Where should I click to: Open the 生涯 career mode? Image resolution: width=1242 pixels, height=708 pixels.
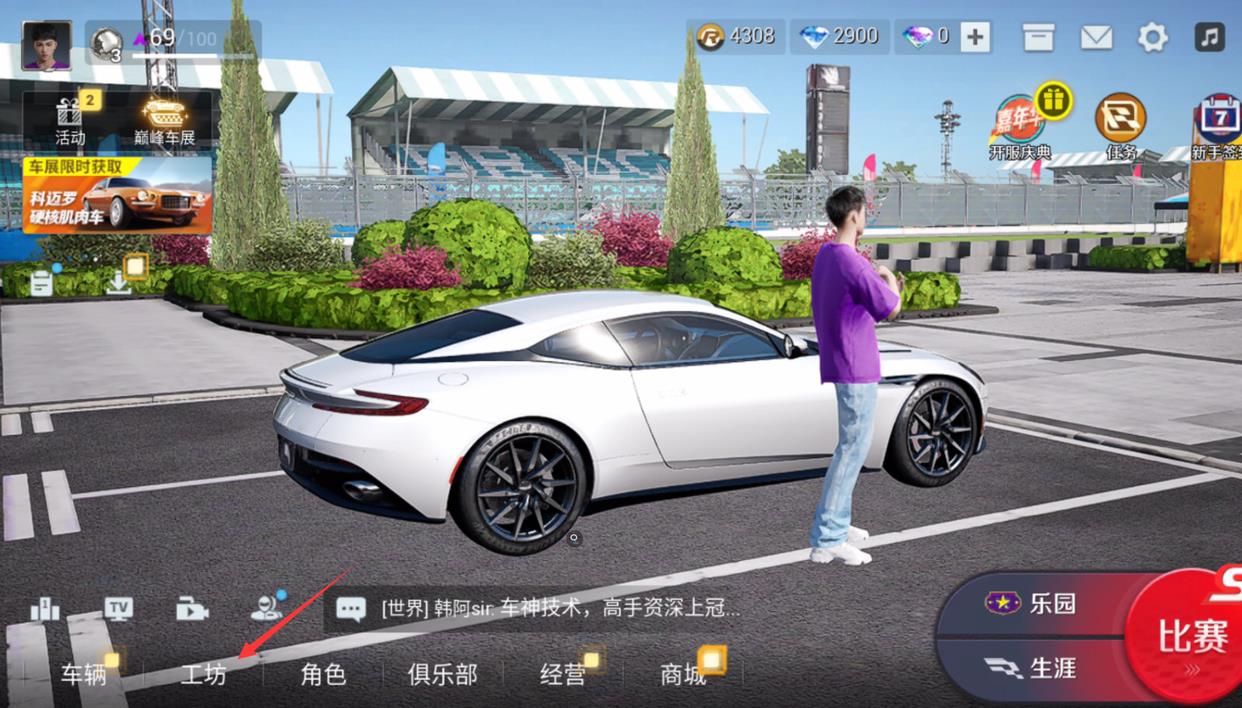point(1035,667)
